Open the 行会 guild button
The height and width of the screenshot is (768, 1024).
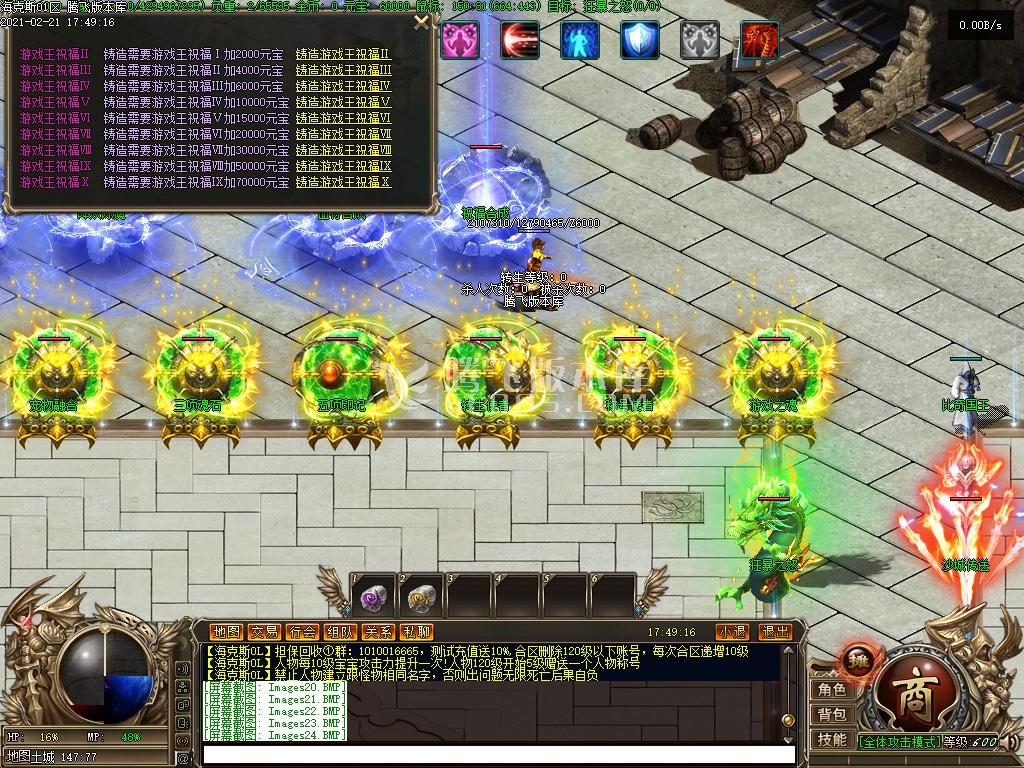[x=303, y=632]
